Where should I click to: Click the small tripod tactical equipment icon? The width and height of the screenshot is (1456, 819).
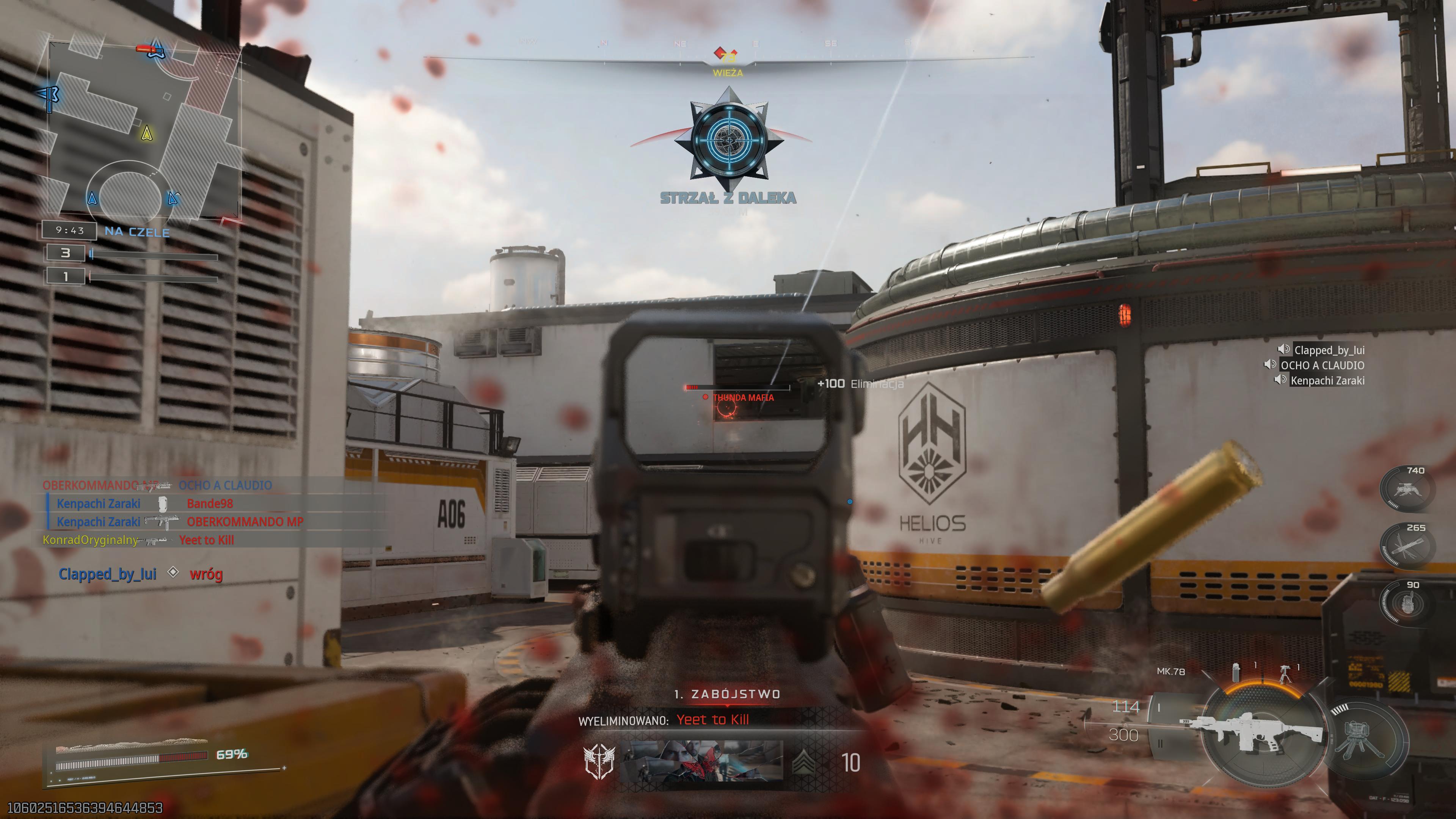1285,673
